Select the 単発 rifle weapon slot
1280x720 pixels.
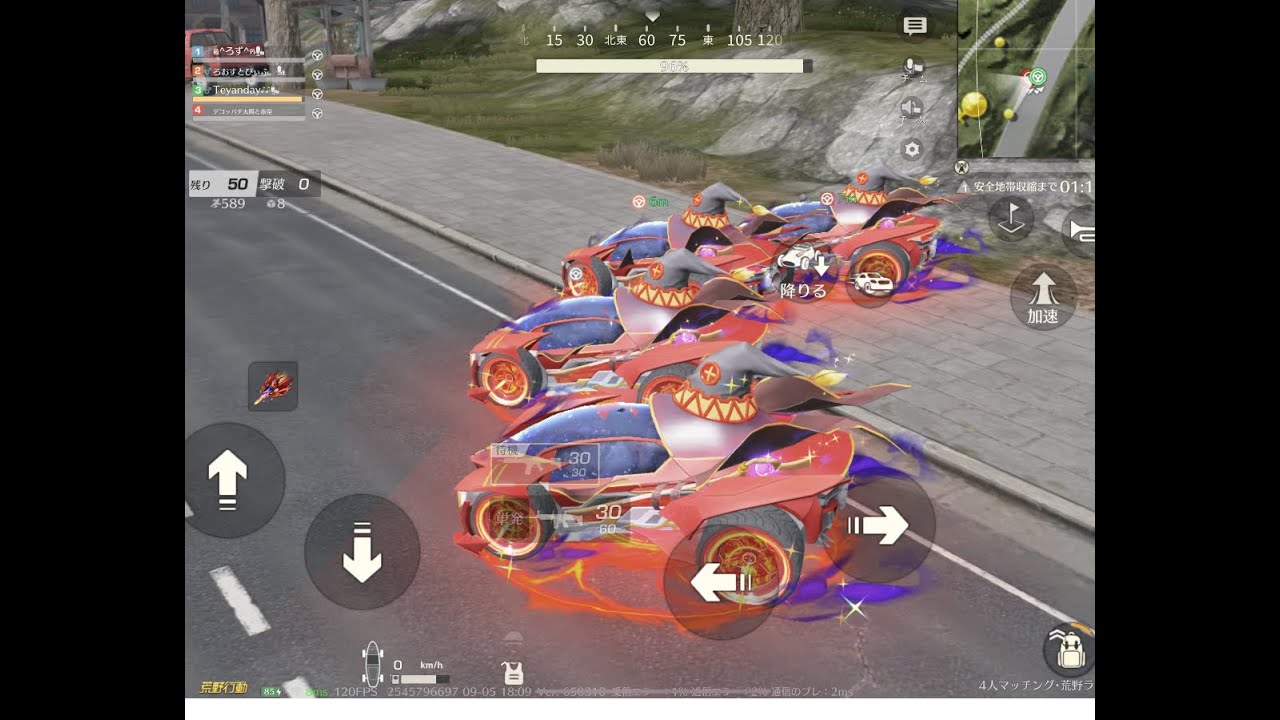(x=545, y=518)
